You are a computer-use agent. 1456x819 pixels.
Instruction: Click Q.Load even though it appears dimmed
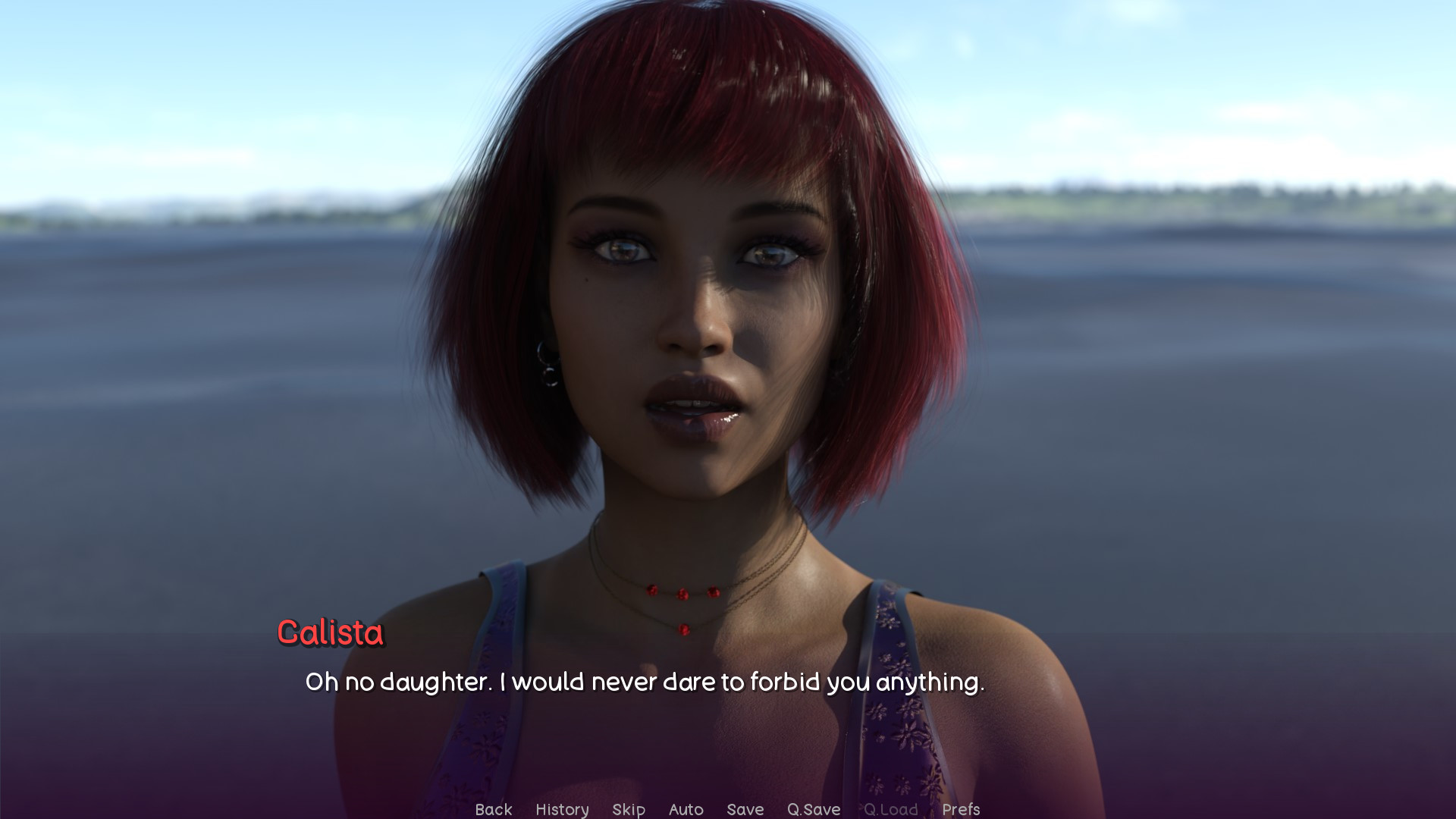click(x=891, y=809)
